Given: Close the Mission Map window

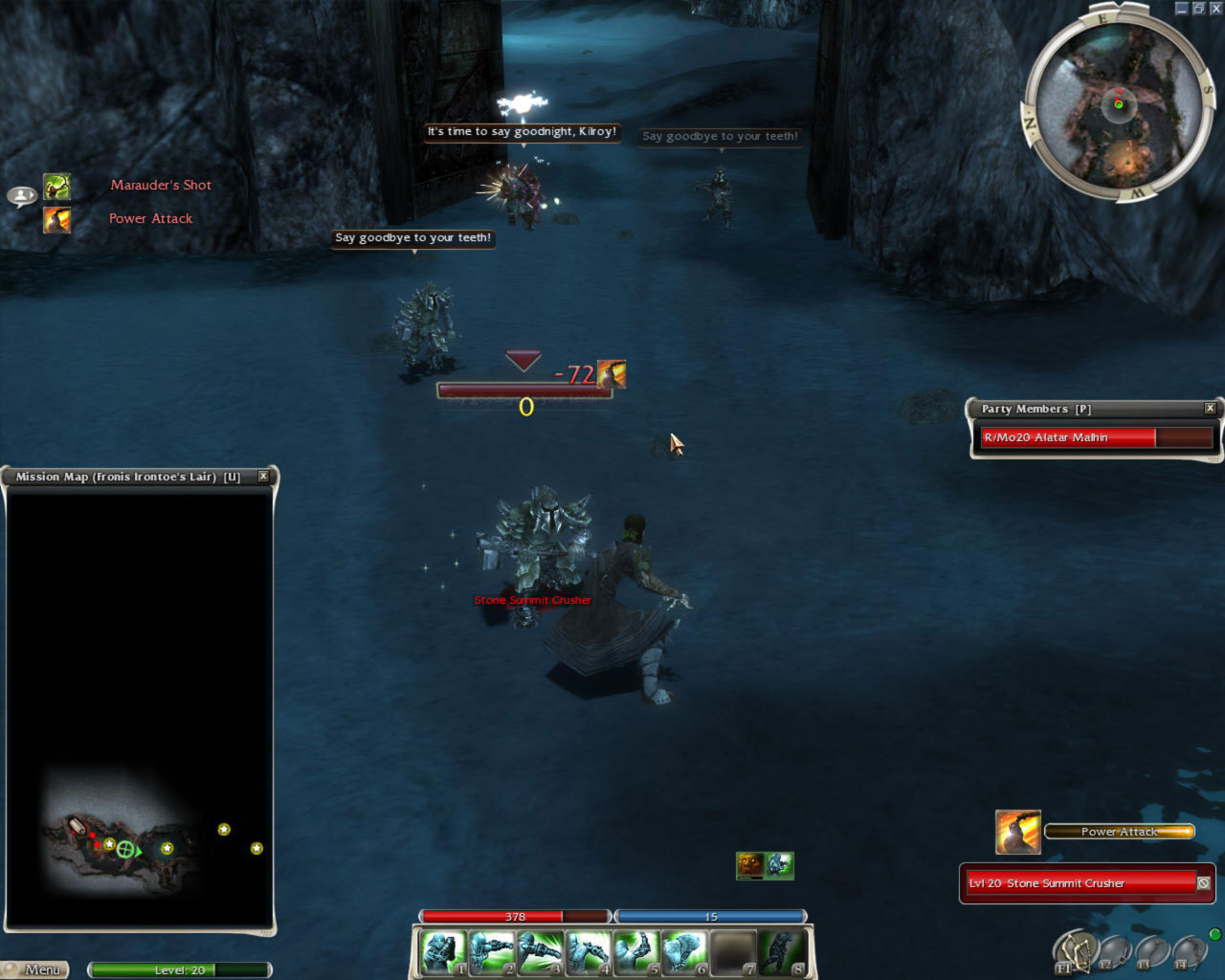Looking at the screenshot, I should pos(263,477).
